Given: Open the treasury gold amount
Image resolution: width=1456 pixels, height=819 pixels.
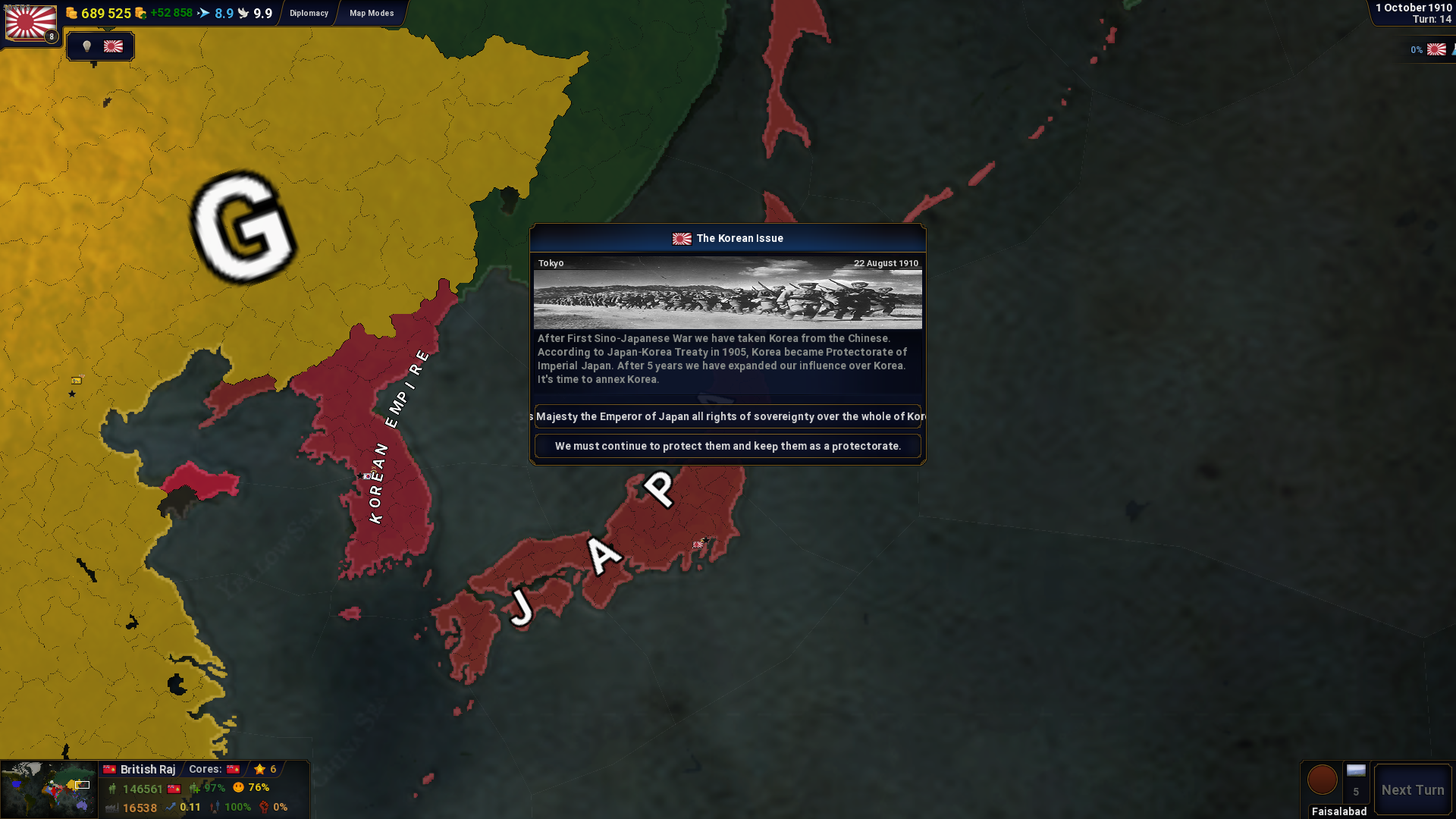Looking at the screenshot, I should [x=105, y=13].
